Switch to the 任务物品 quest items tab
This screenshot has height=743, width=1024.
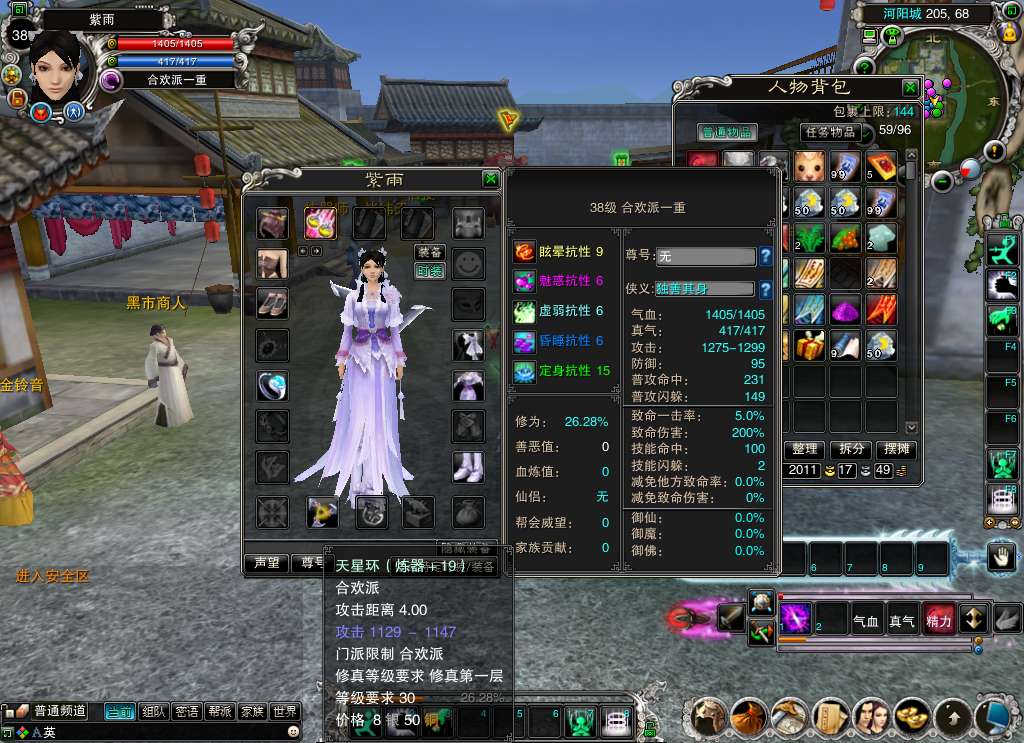pos(830,132)
